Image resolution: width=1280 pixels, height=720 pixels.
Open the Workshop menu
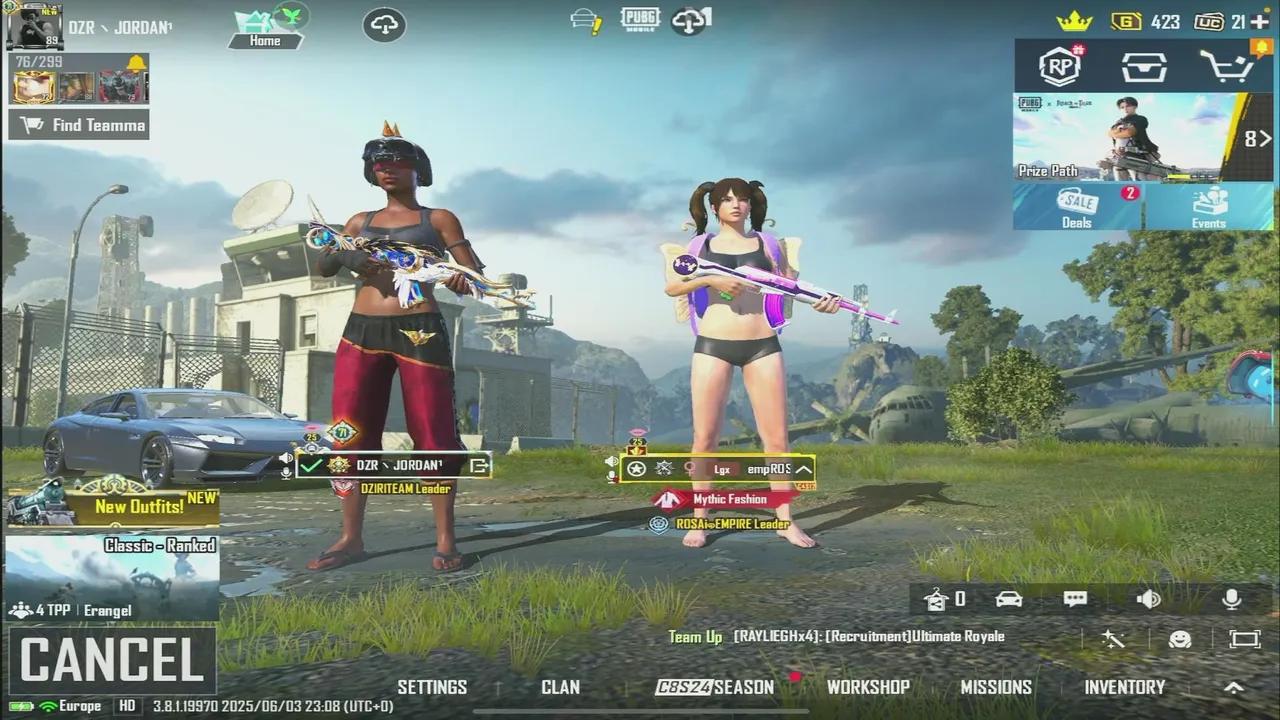[x=868, y=687]
